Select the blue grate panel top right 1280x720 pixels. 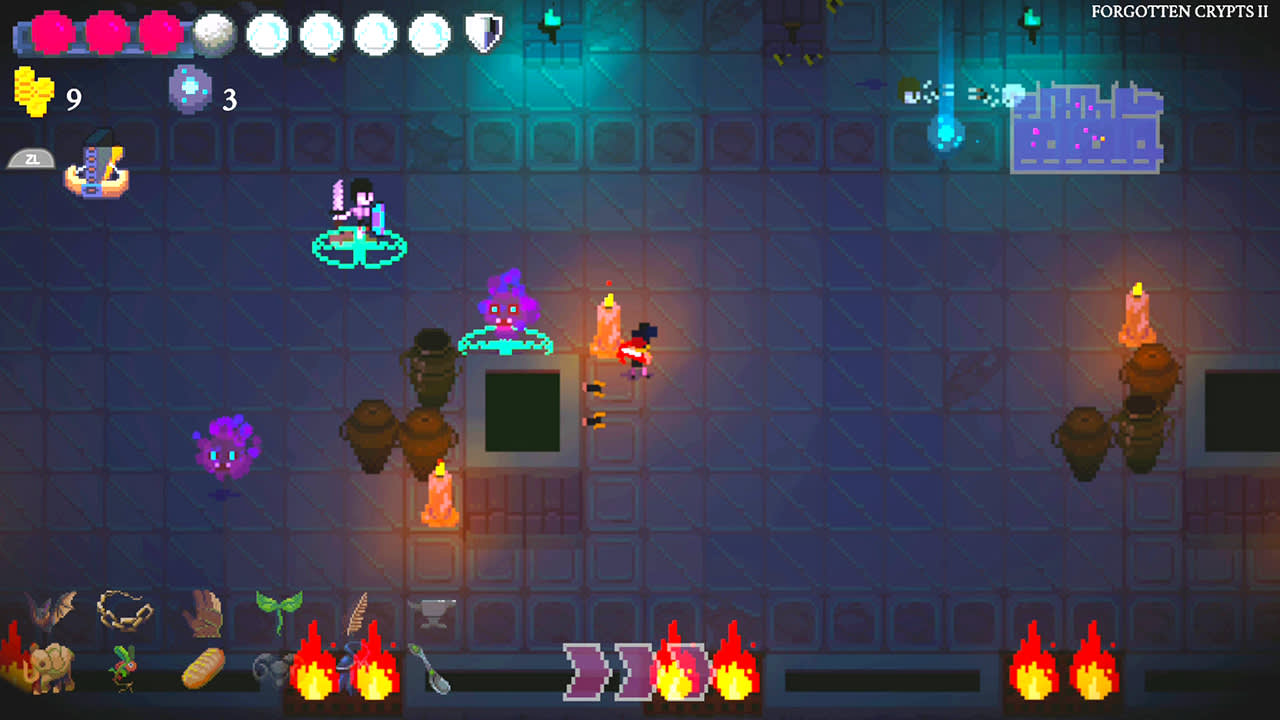click(x=1085, y=128)
